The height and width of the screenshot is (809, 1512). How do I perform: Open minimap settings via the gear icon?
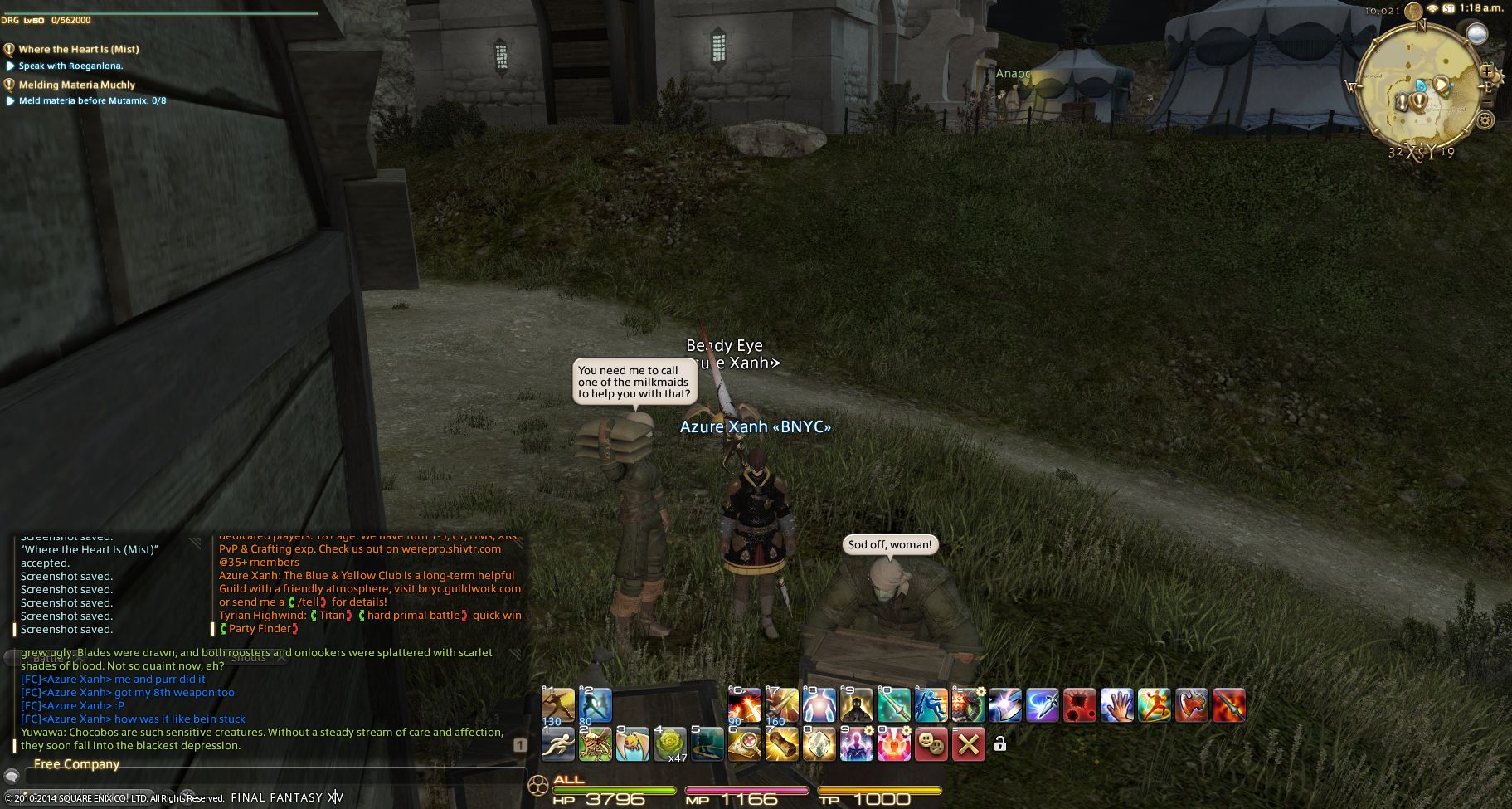(1485, 120)
